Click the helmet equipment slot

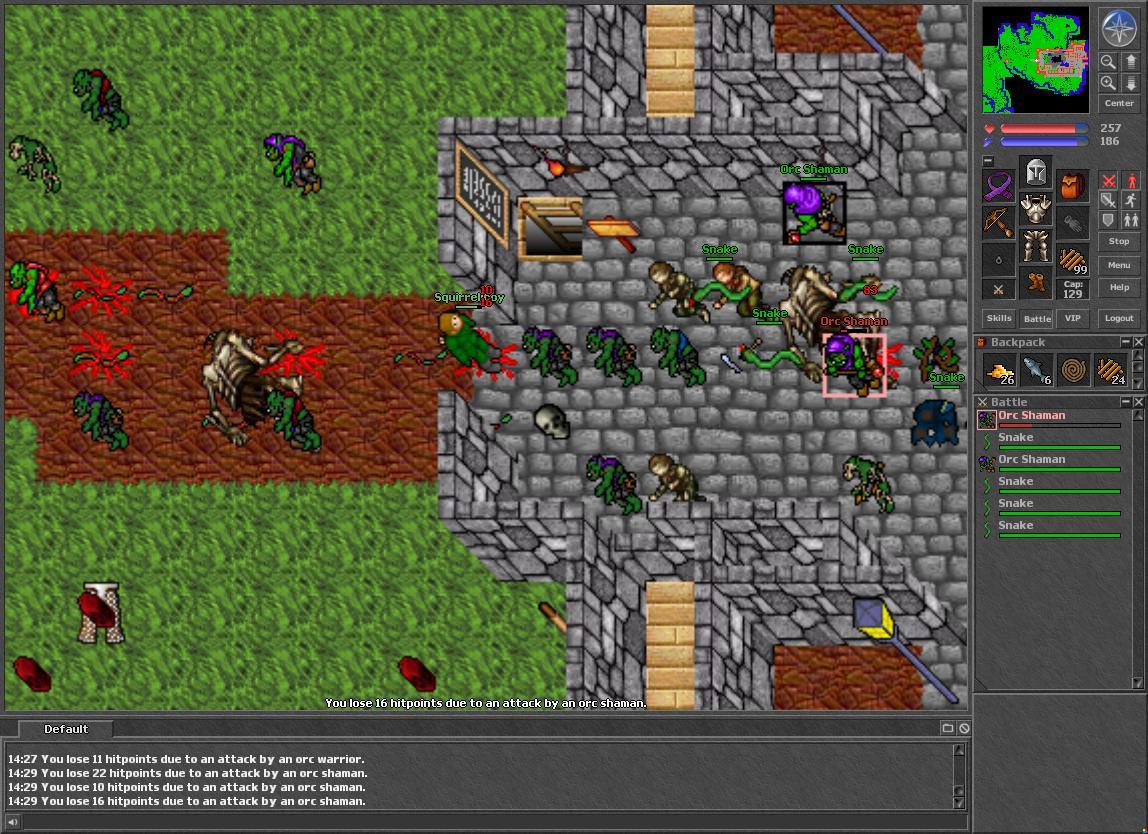tap(1036, 172)
